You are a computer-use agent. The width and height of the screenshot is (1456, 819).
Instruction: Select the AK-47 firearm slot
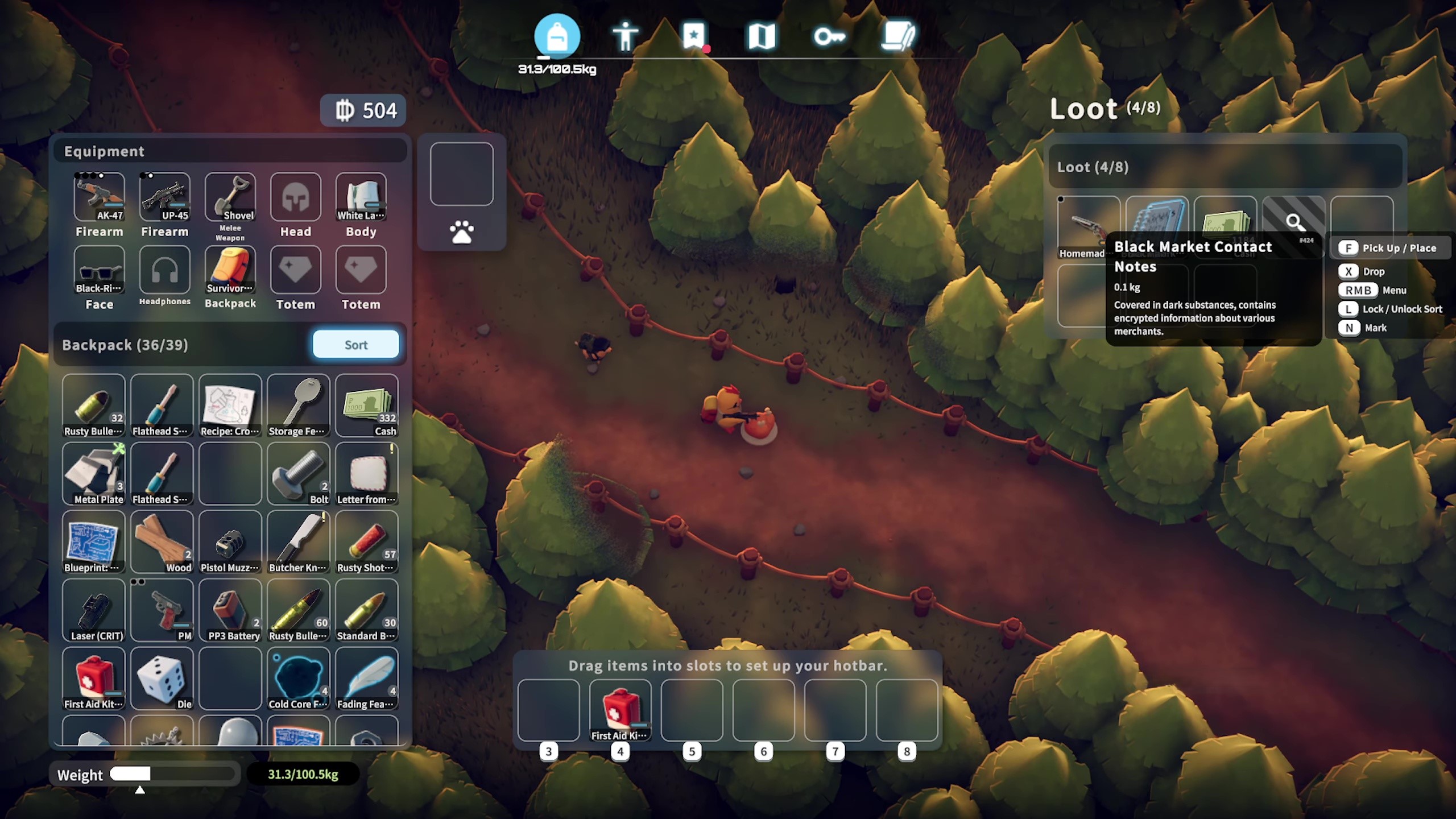(99, 197)
